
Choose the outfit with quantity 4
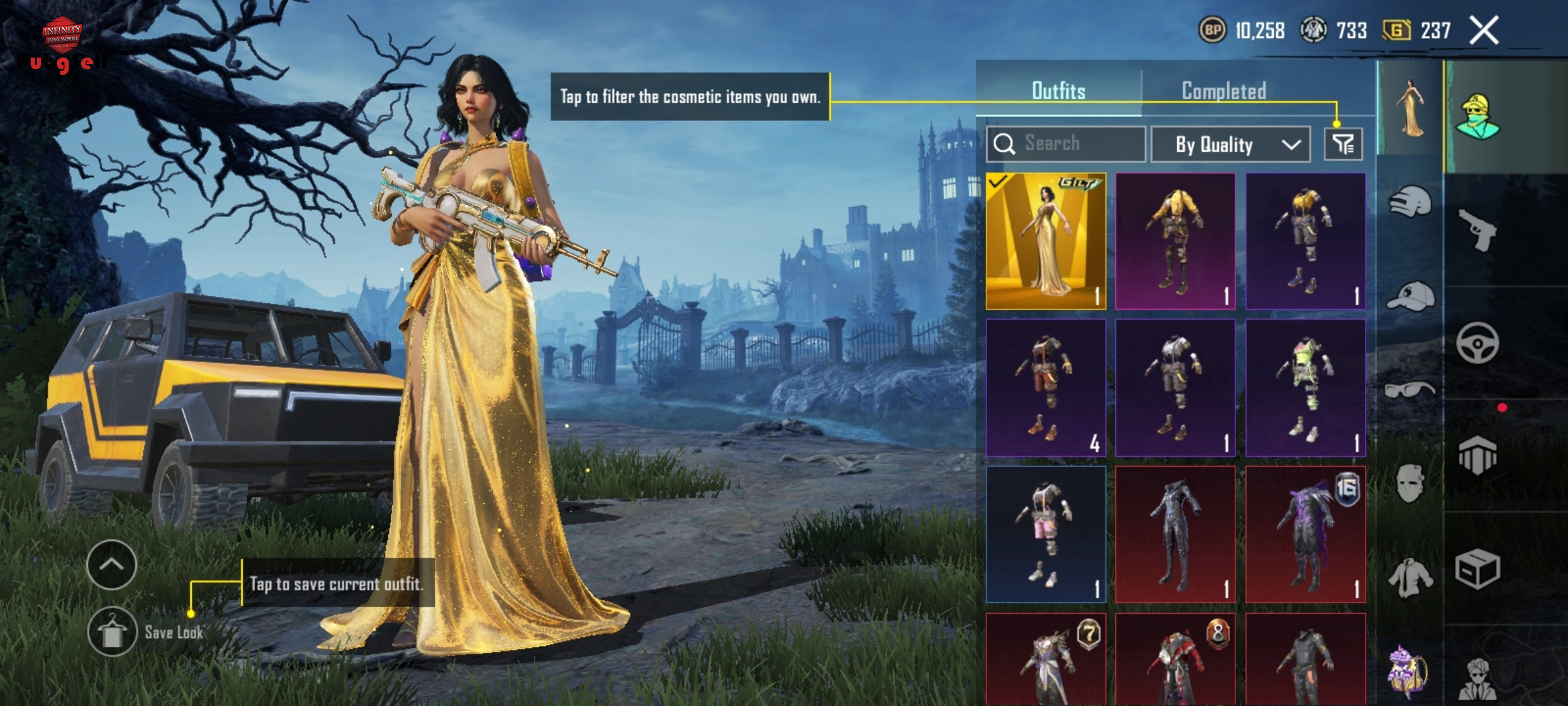pyautogui.click(x=1045, y=388)
